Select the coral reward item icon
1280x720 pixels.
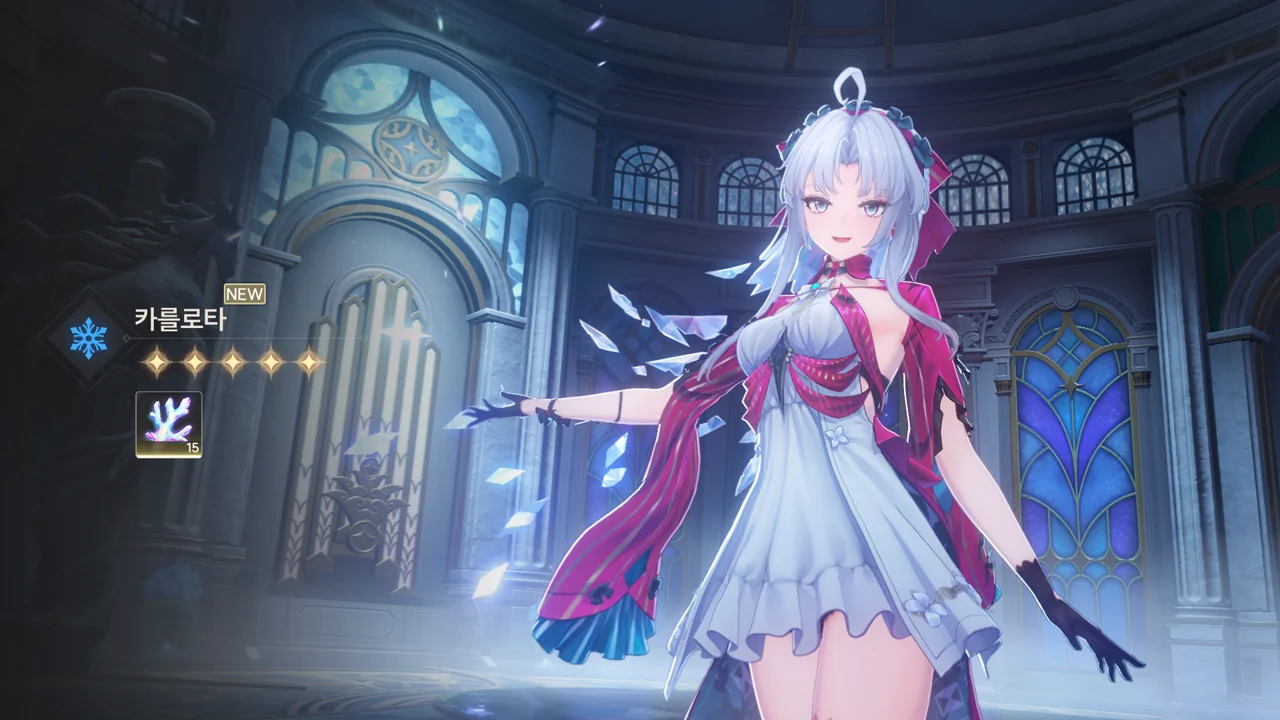168,424
